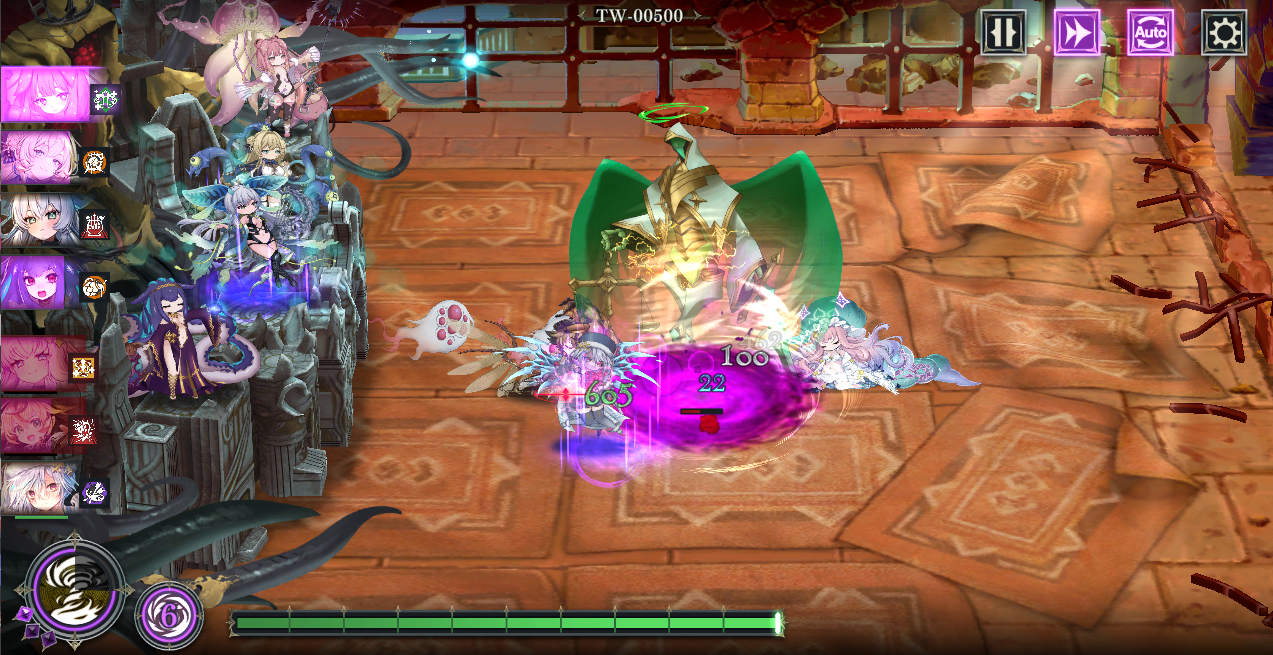Select the white-haired green-eyed character portrait
Viewport: 1273px width, 655px height.
(38, 221)
